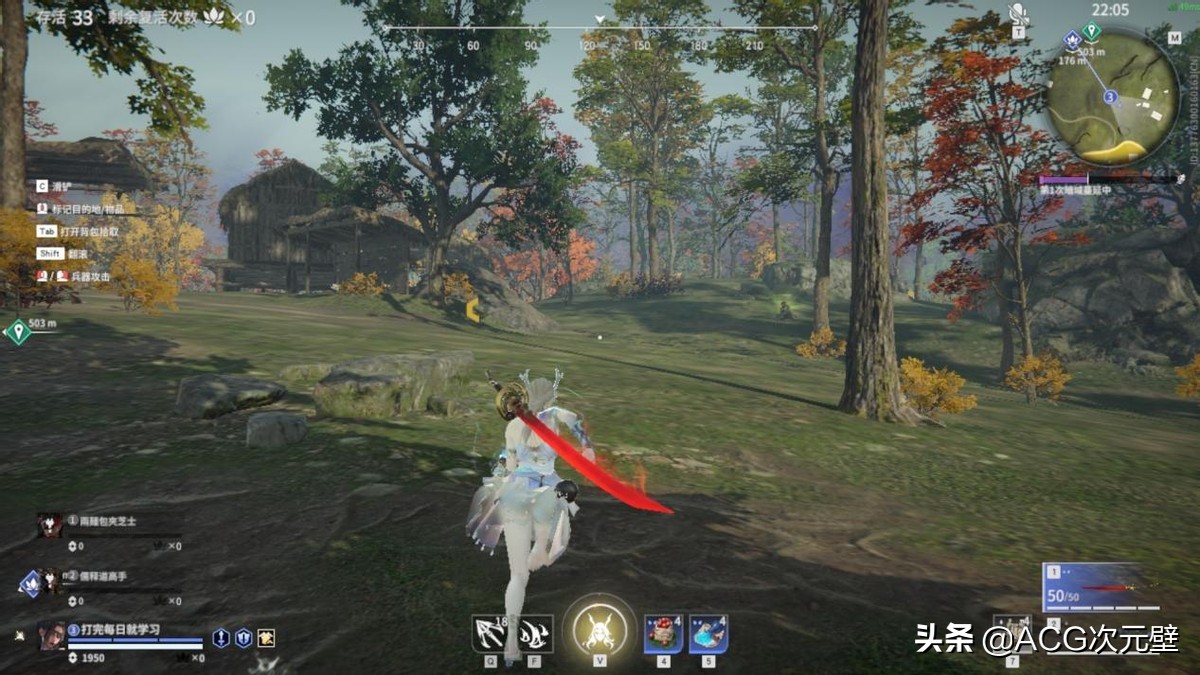Activate the golden ultimate ability icon
The height and width of the screenshot is (675, 1200).
[x=600, y=630]
